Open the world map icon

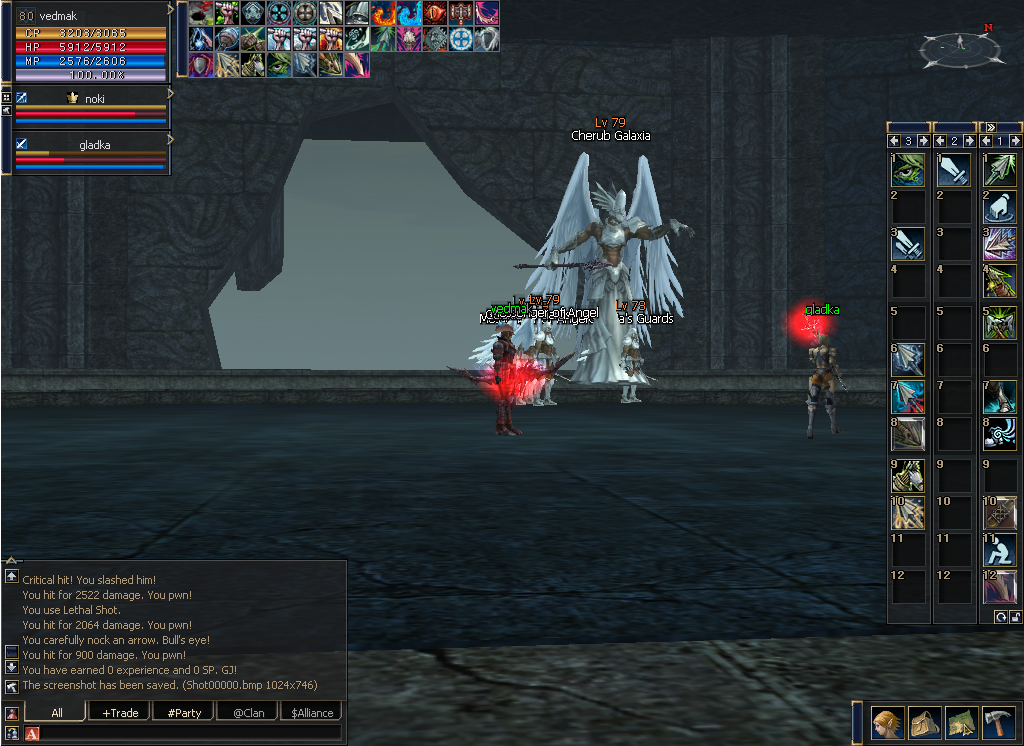(x=962, y=722)
